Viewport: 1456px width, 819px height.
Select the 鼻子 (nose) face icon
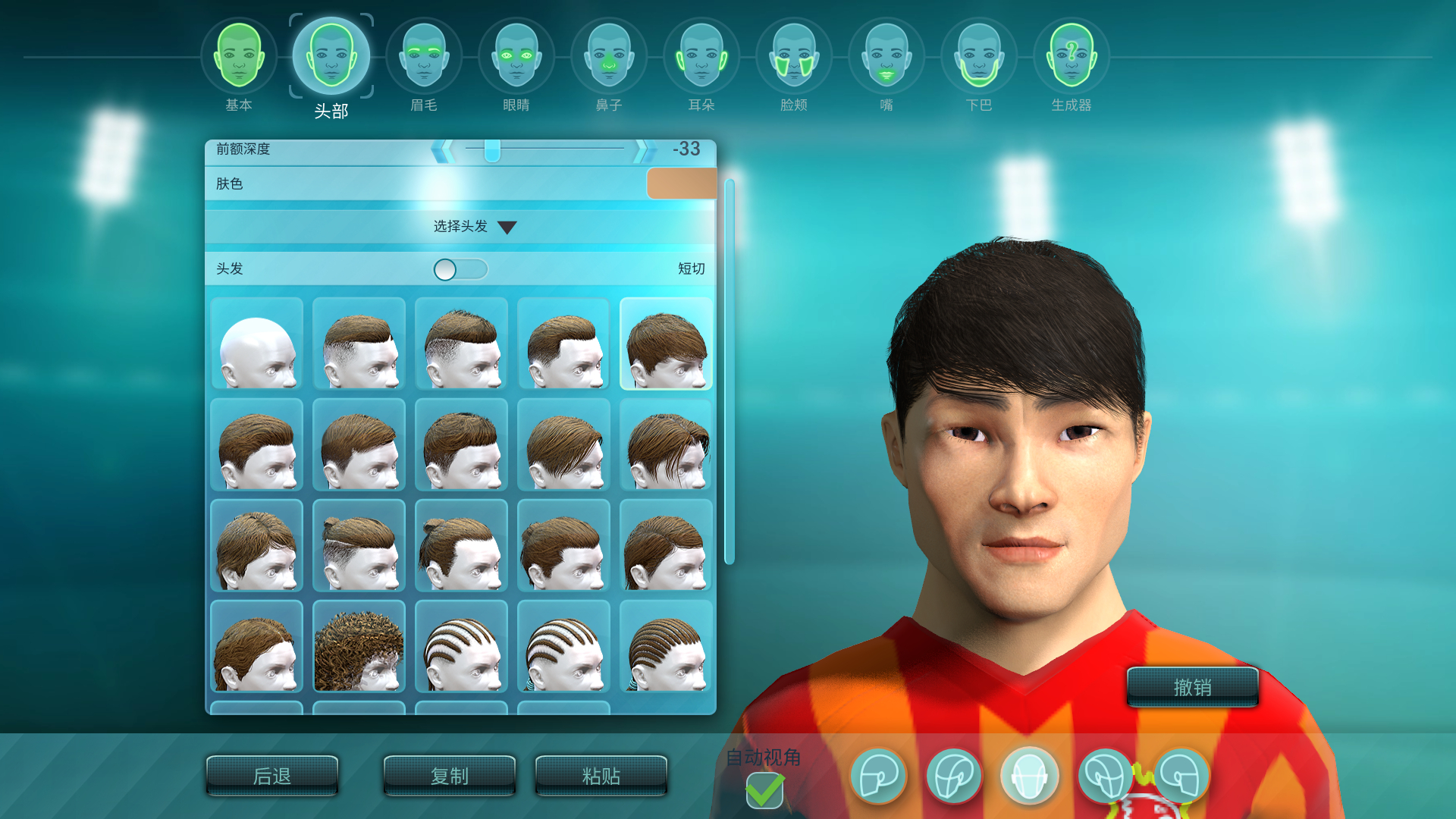click(608, 57)
